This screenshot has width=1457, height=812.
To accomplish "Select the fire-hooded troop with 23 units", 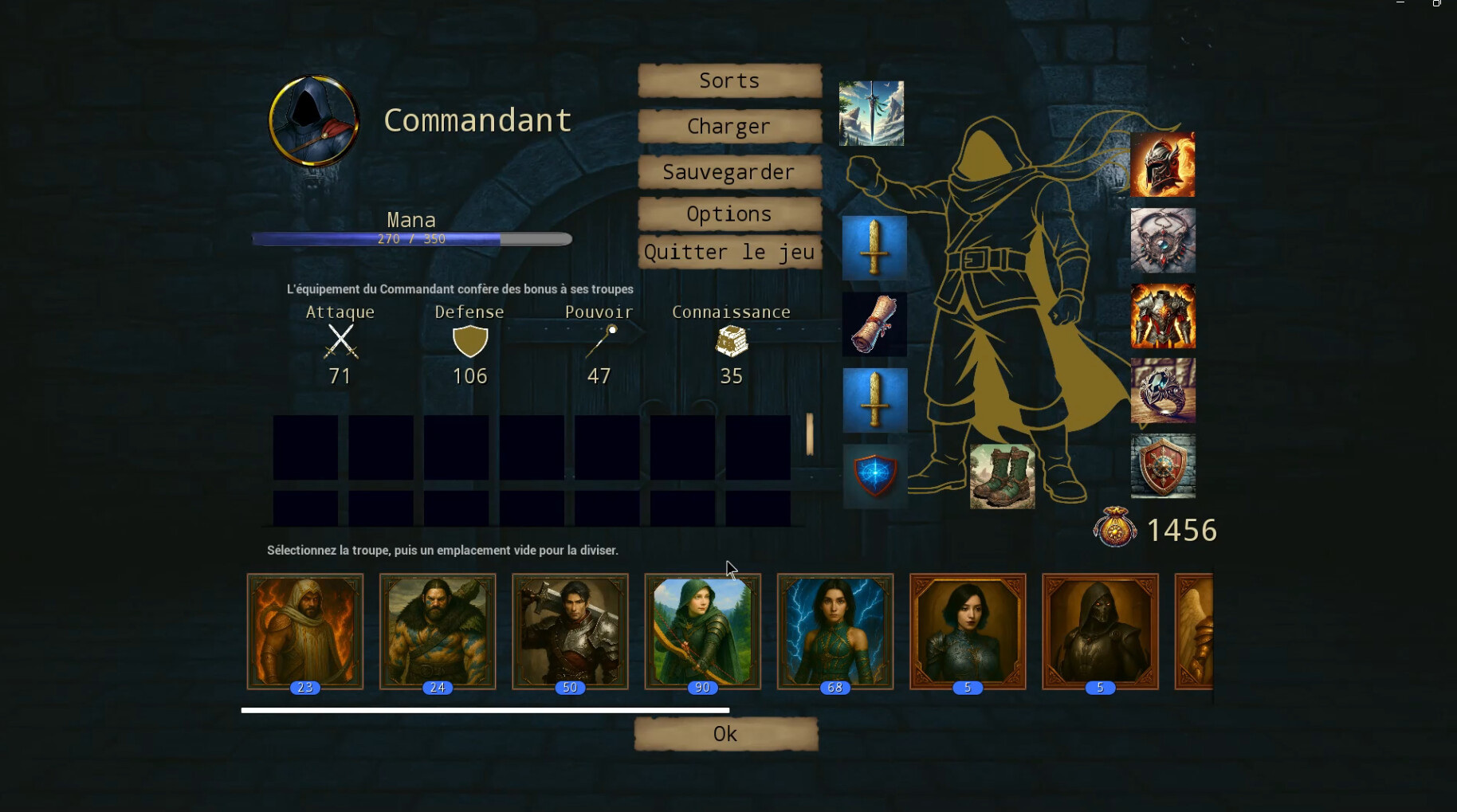I will 305,630.
